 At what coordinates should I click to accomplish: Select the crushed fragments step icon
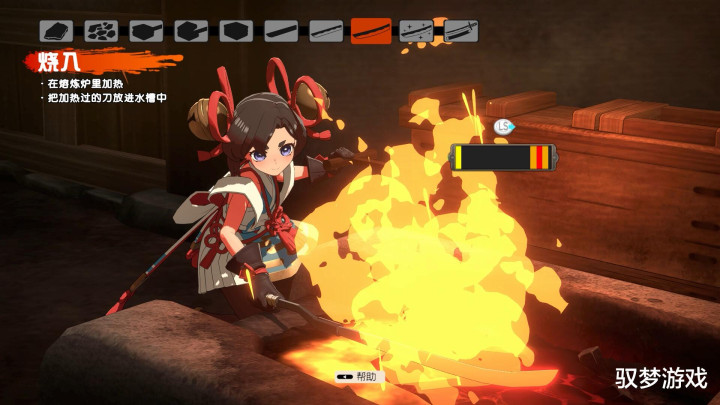click(x=101, y=30)
